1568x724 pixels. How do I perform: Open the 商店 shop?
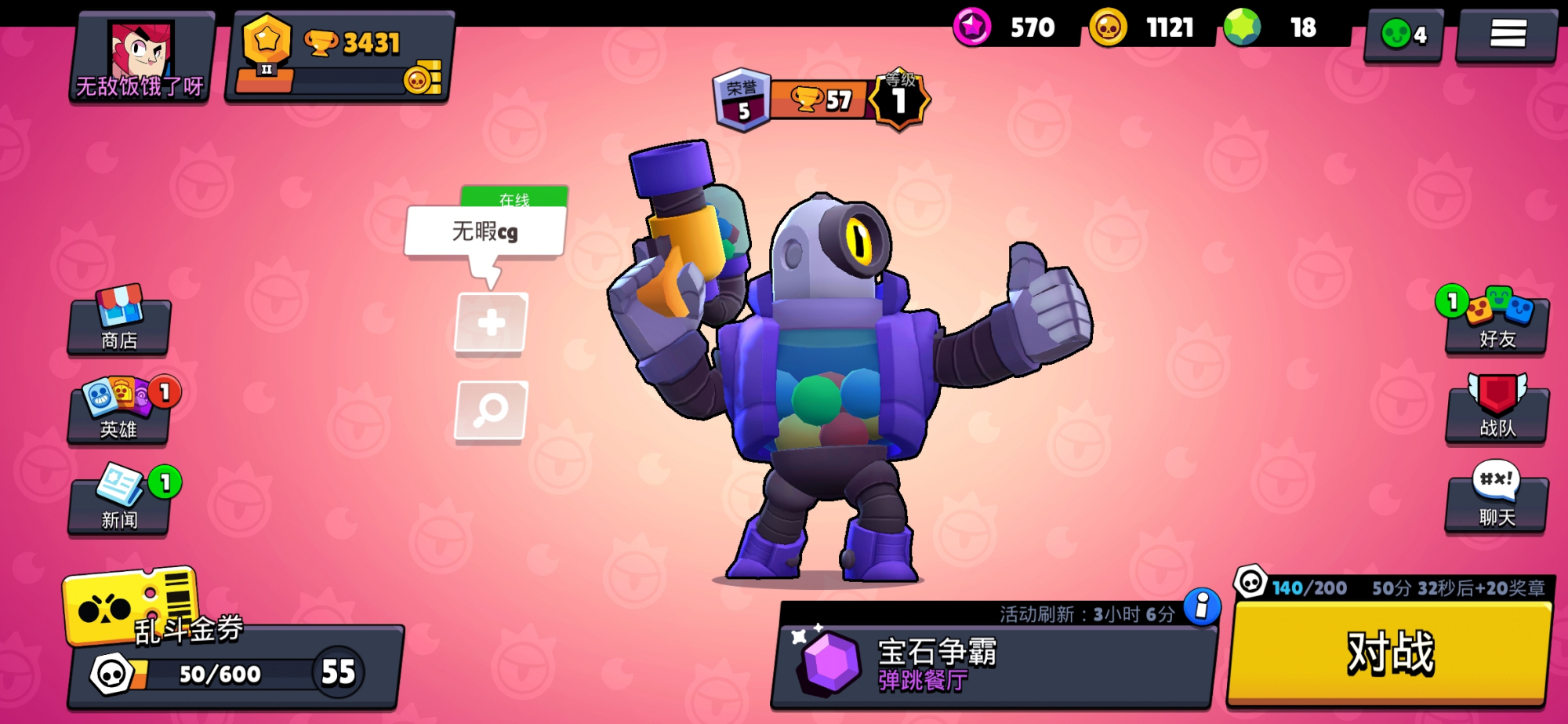(119, 323)
